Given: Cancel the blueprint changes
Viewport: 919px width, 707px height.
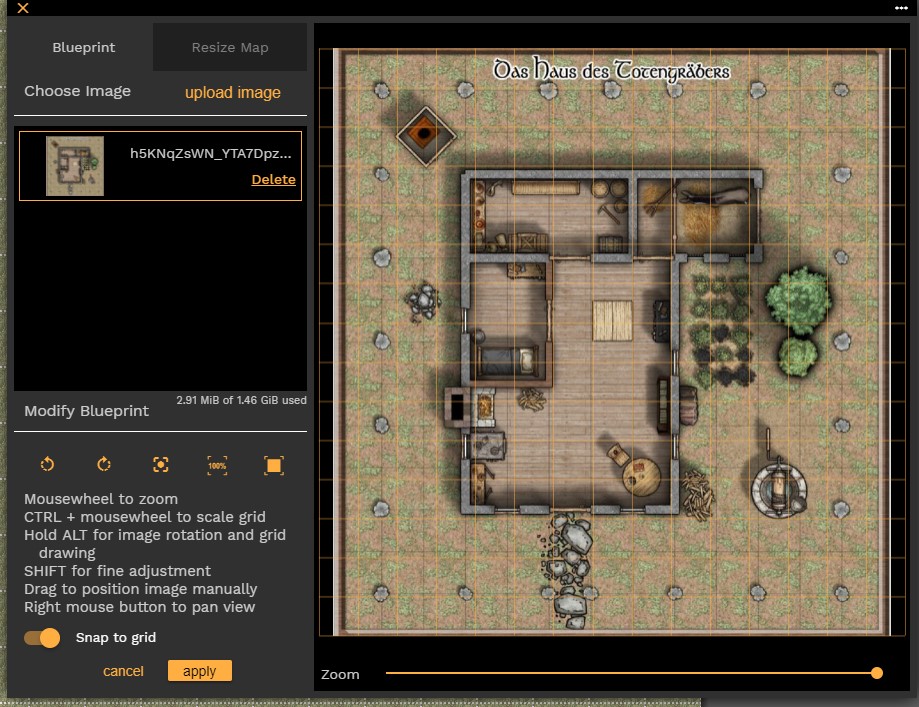Looking at the screenshot, I should point(123,671).
